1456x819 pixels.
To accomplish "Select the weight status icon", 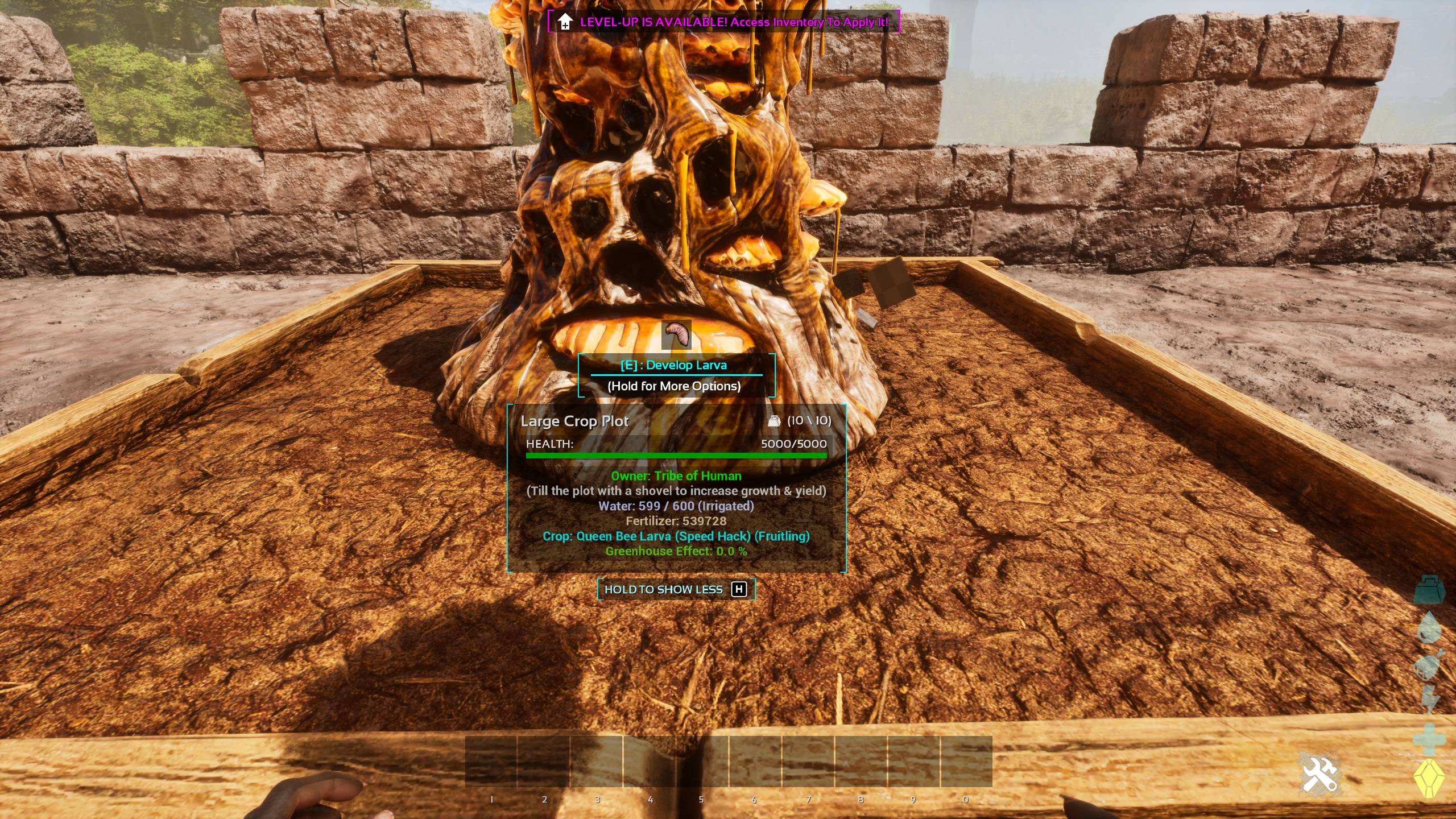I will [1429, 589].
